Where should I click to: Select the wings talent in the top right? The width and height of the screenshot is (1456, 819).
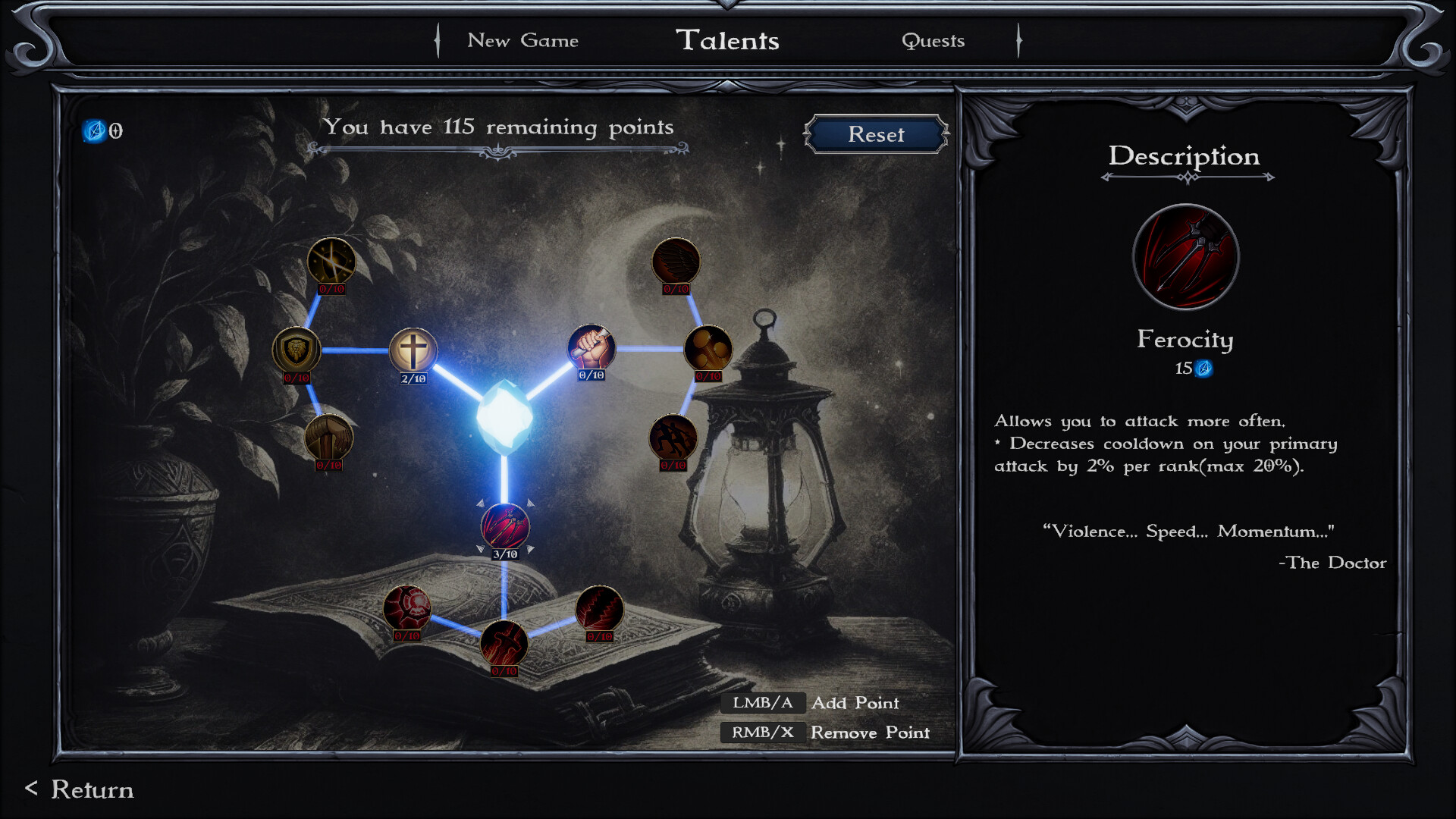pos(675,260)
